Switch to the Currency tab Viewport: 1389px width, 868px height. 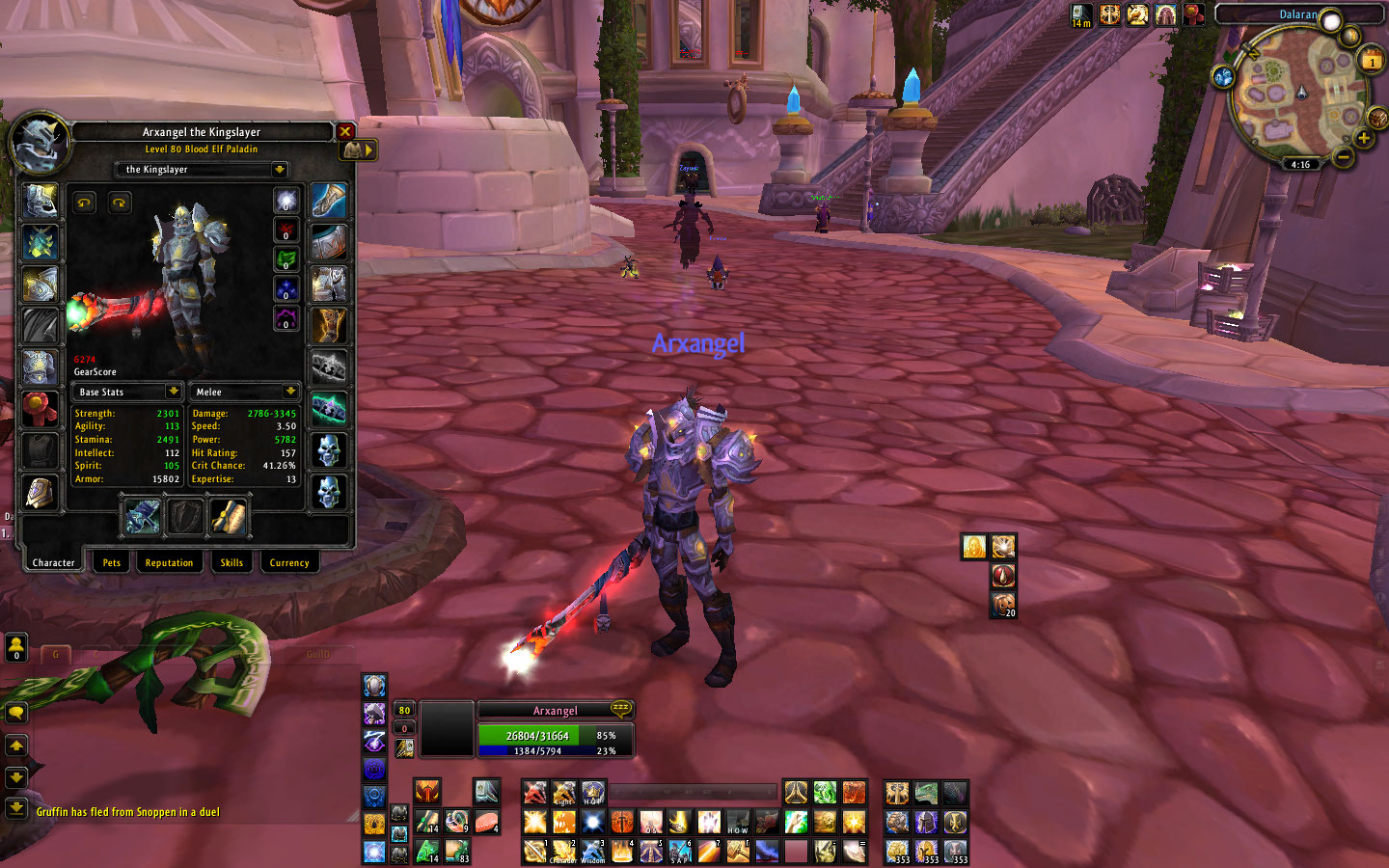click(289, 562)
